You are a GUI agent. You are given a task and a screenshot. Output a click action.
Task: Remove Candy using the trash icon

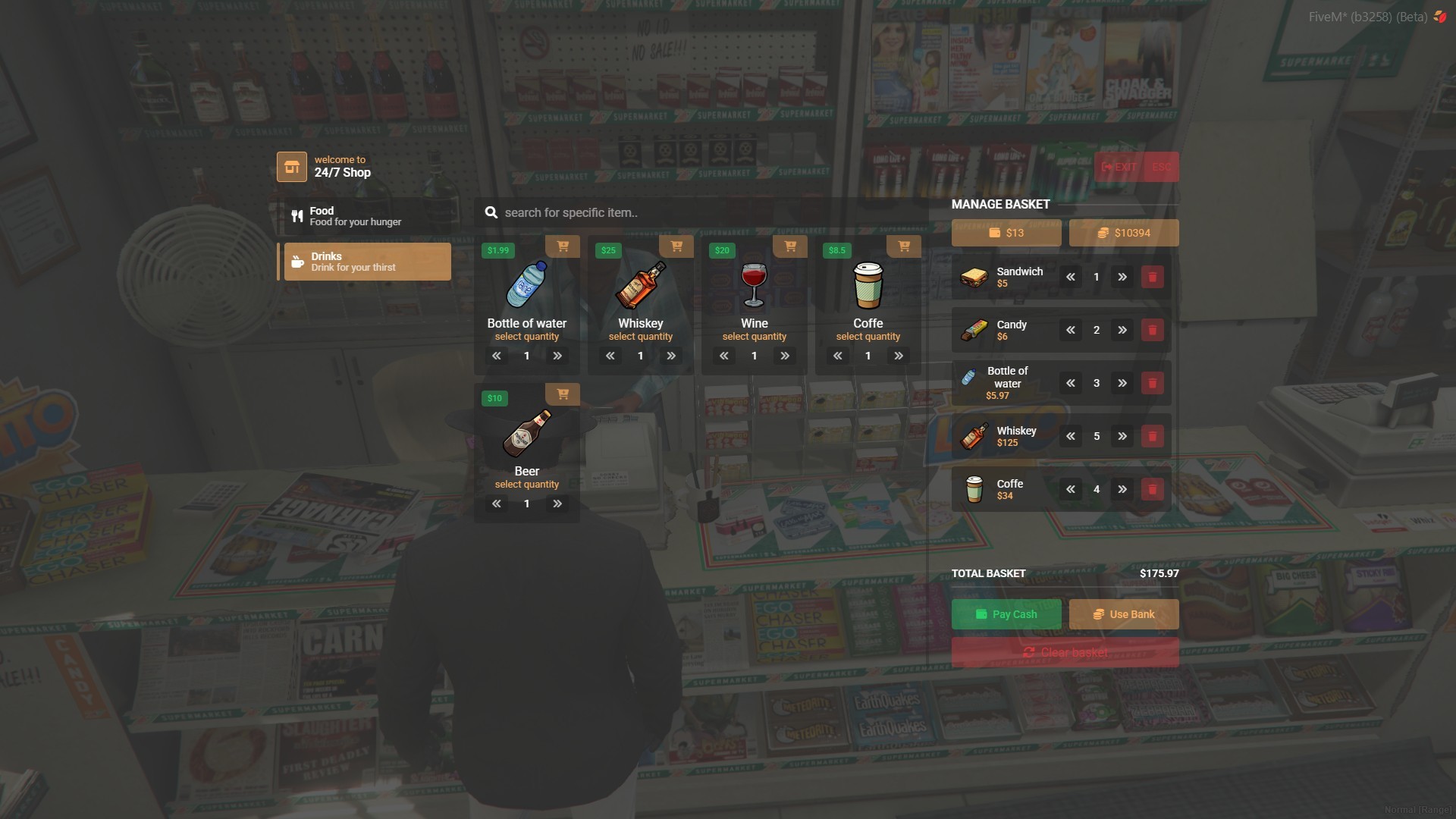[x=1153, y=330]
